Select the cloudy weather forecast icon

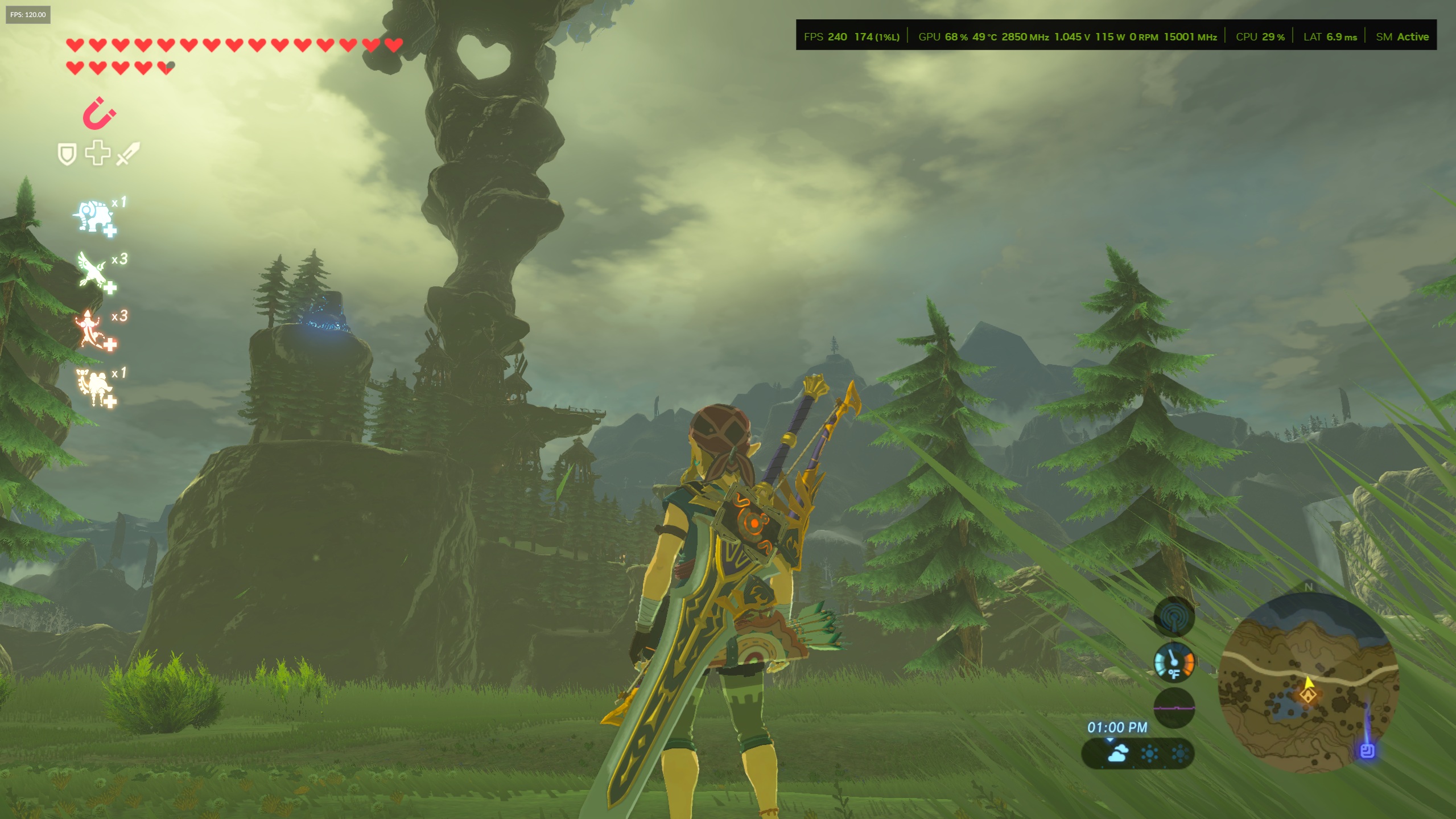pos(1117,754)
